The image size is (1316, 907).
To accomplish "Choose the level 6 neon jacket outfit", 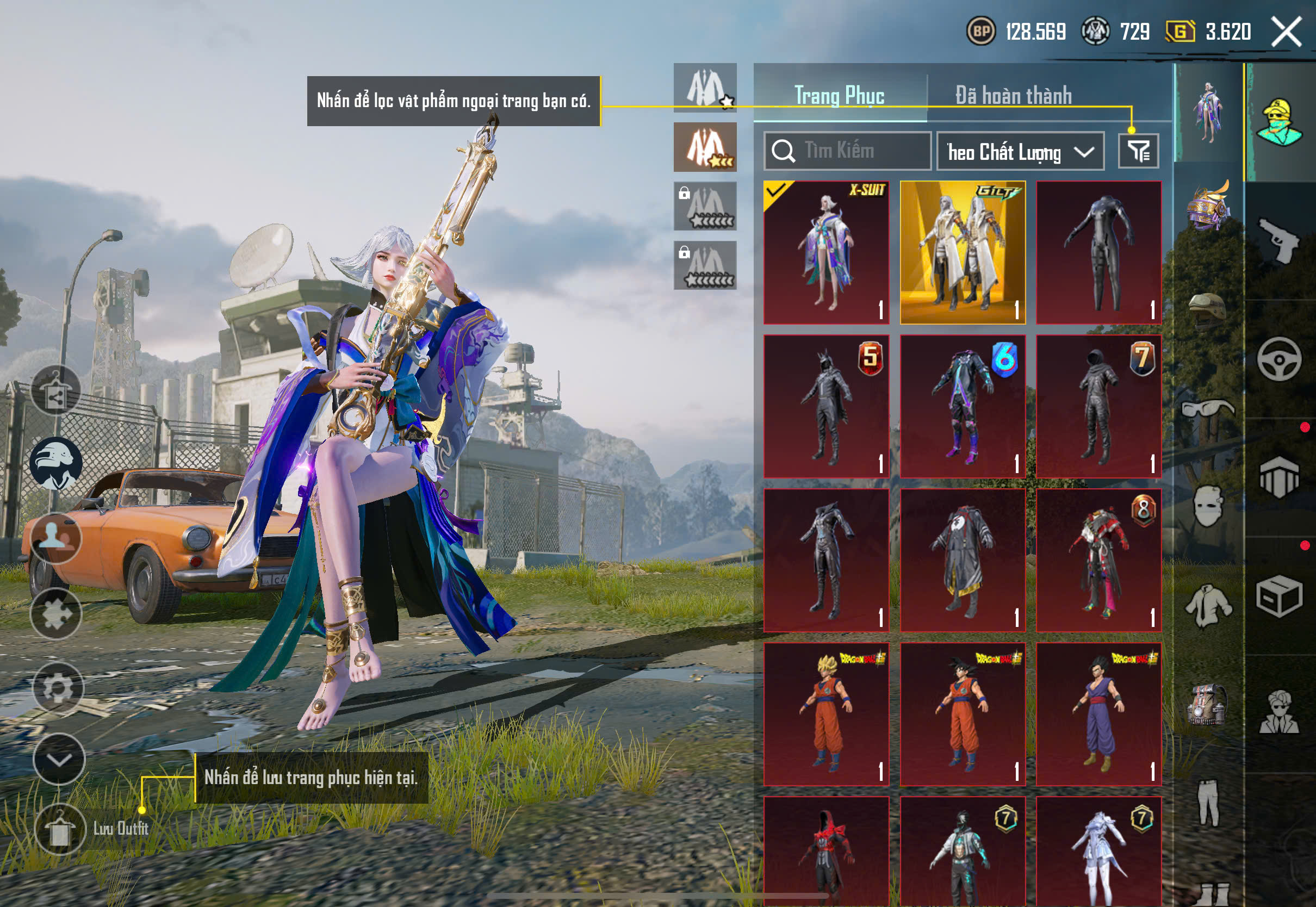I will tap(963, 406).
